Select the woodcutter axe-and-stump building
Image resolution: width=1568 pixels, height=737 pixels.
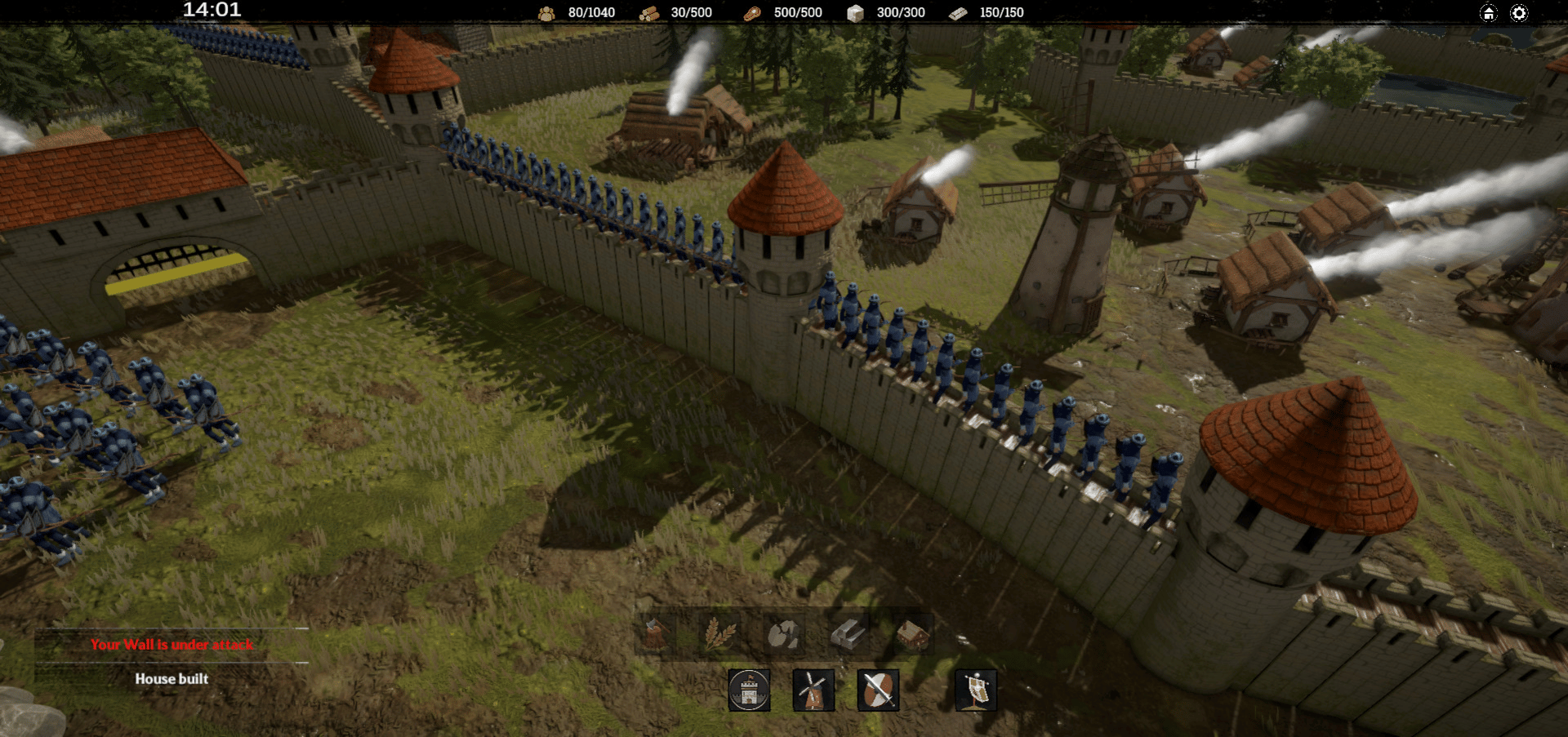(655, 633)
